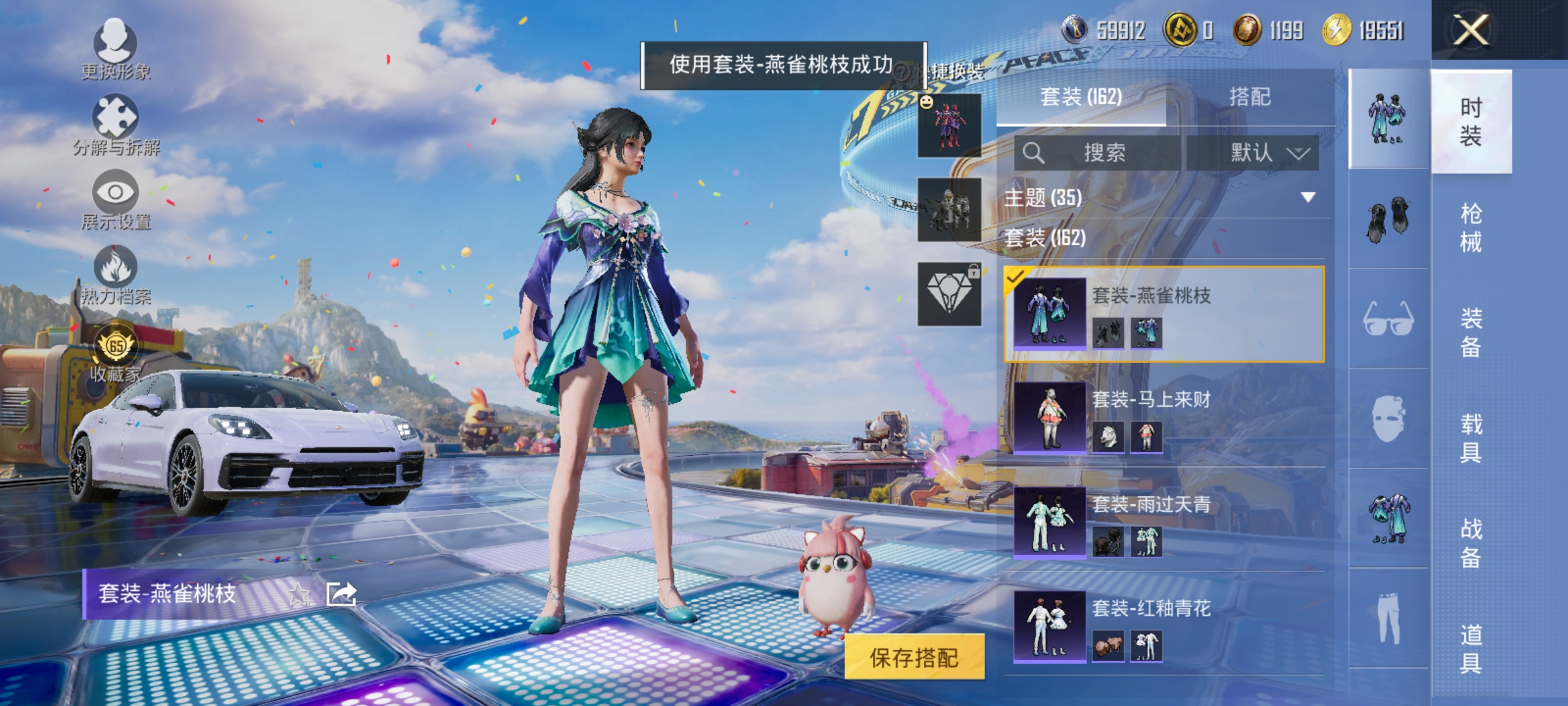1568x706 pixels.
Task: Open 展示设置 display settings
Action: click(x=116, y=193)
